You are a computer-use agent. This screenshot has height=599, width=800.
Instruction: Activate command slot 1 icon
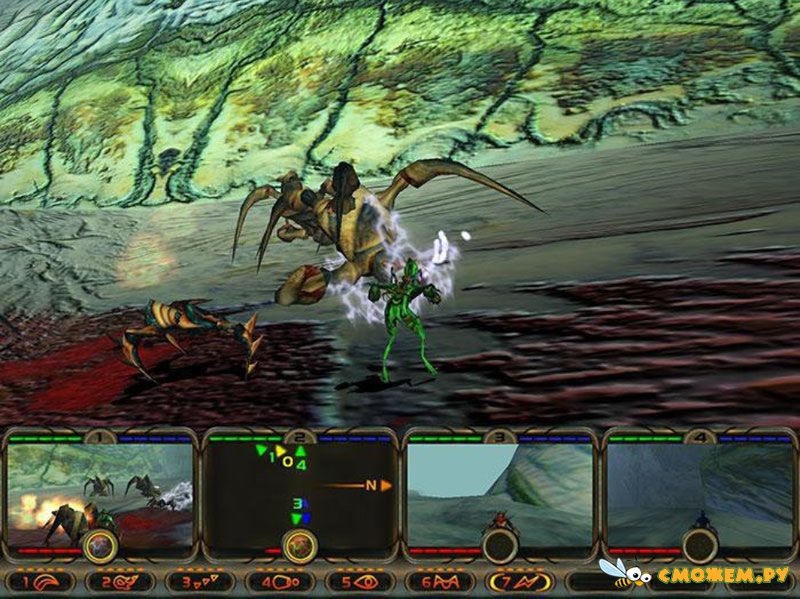click(40, 580)
